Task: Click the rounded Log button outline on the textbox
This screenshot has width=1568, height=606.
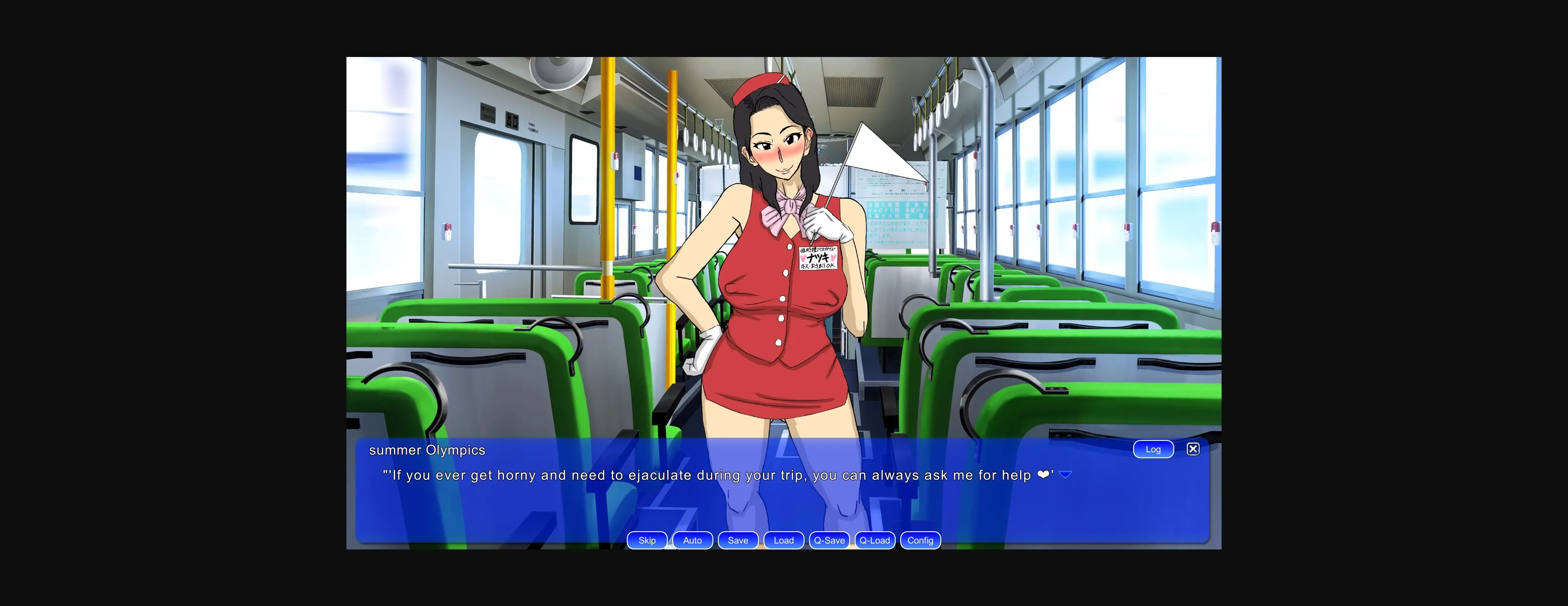Action: point(1153,449)
